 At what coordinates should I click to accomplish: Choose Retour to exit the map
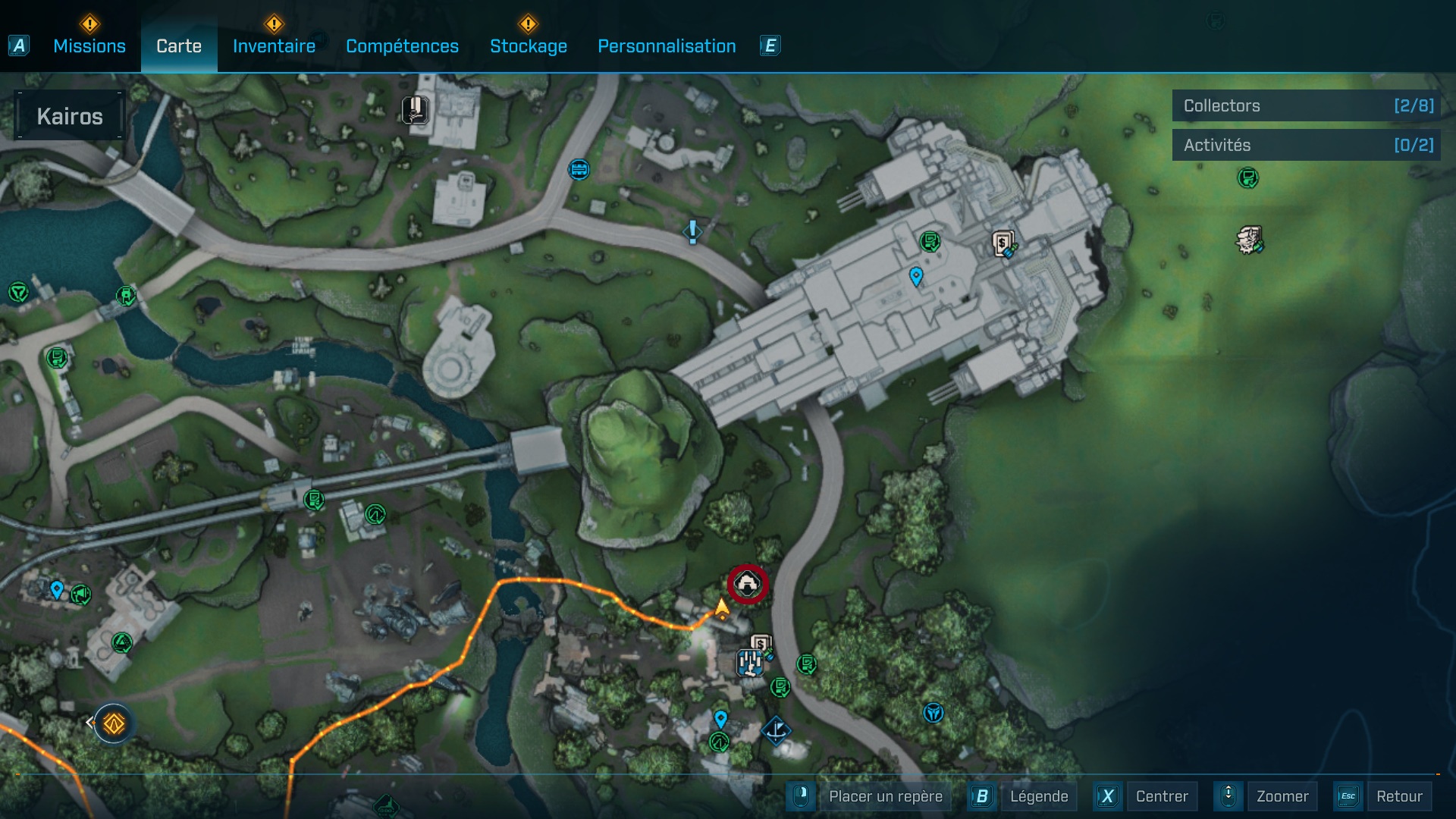click(x=1398, y=796)
